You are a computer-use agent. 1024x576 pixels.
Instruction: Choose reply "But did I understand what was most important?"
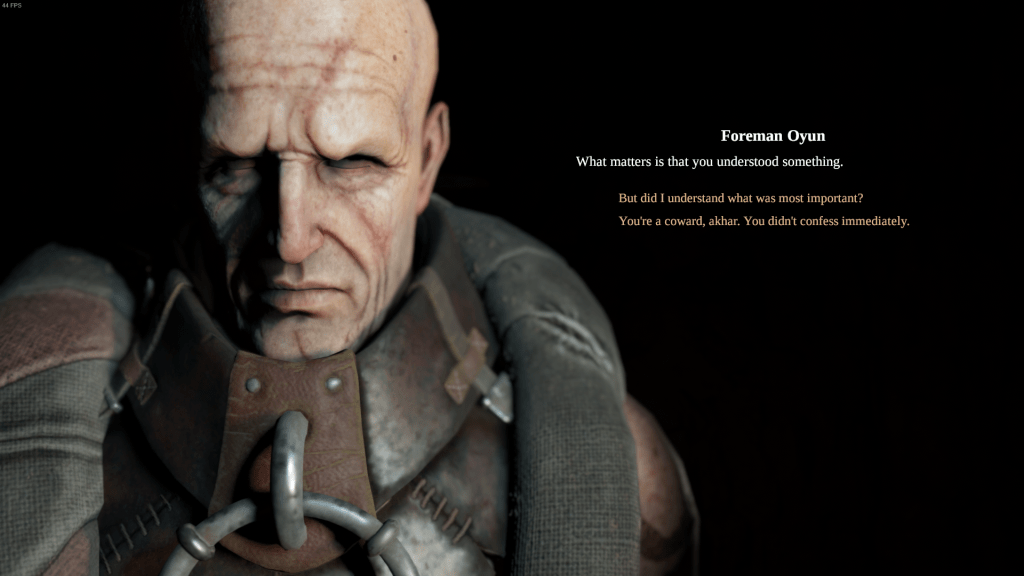click(740, 198)
